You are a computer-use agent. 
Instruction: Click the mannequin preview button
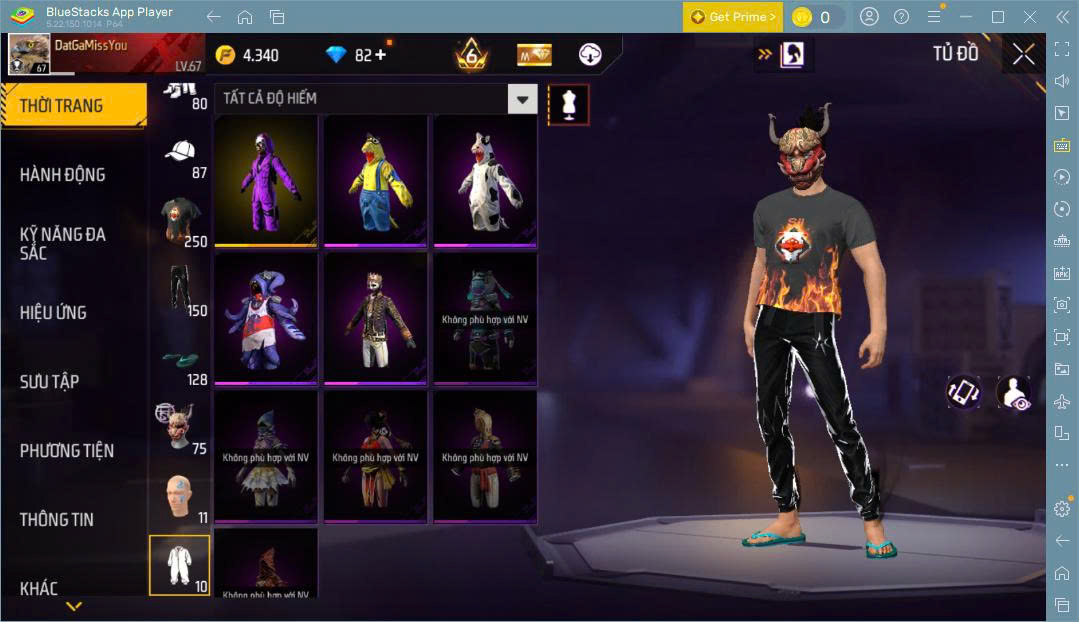(x=568, y=104)
